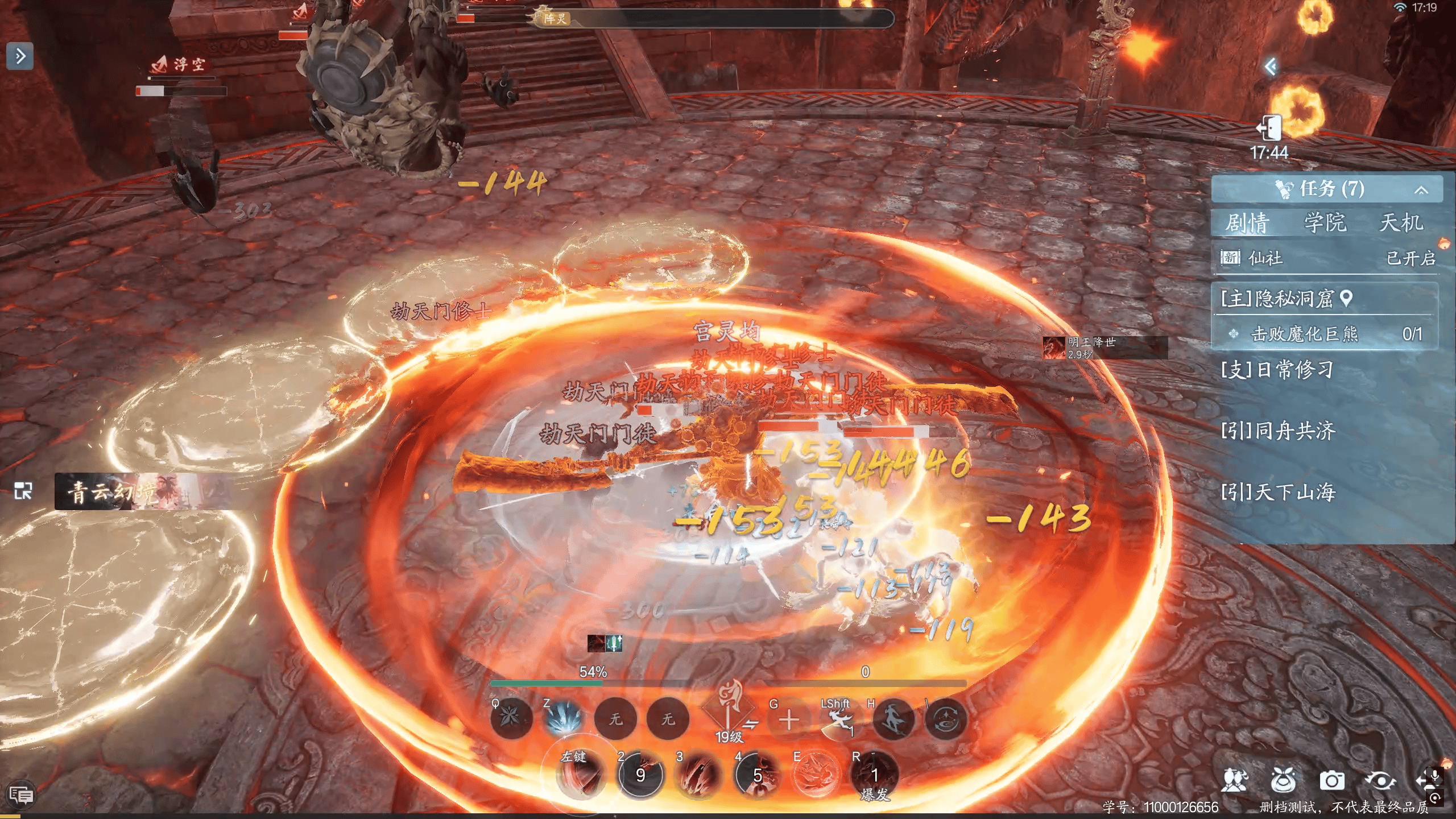Screen dimensions: 1456x819
Task: Click the 仙社 notification row
Action: (x=1325, y=258)
